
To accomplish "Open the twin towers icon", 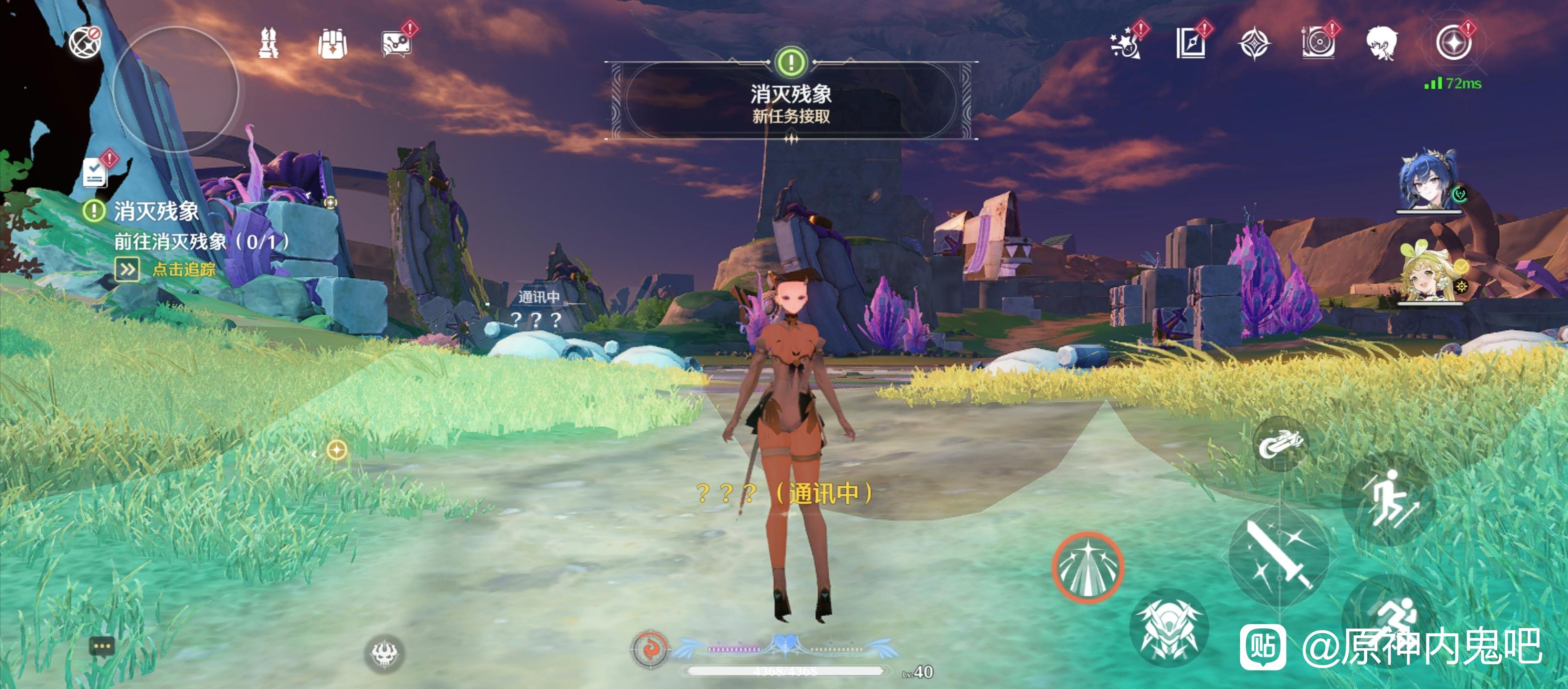I will [268, 44].
